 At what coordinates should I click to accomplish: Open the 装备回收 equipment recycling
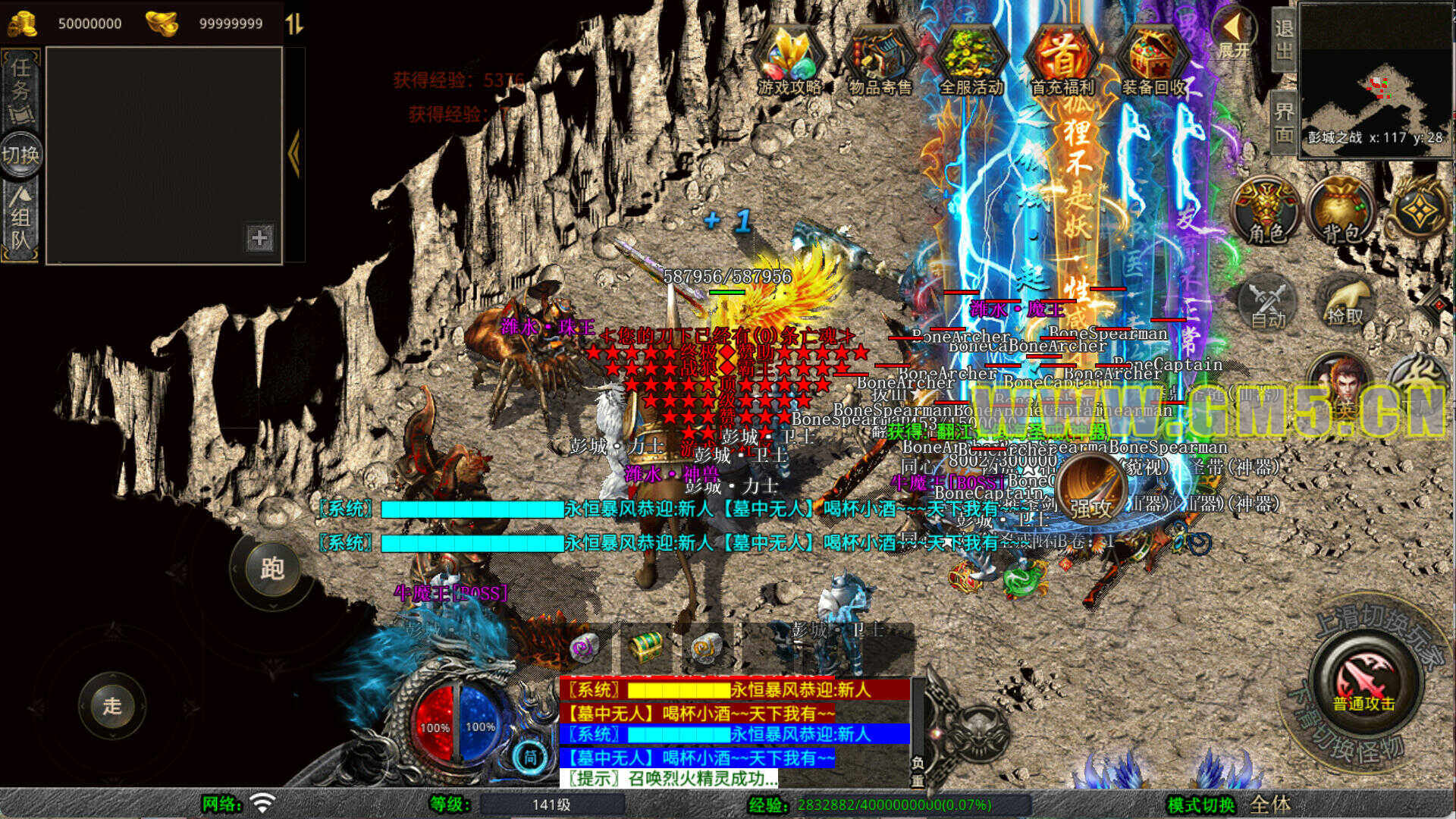pyautogui.click(x=1153, y=61)
